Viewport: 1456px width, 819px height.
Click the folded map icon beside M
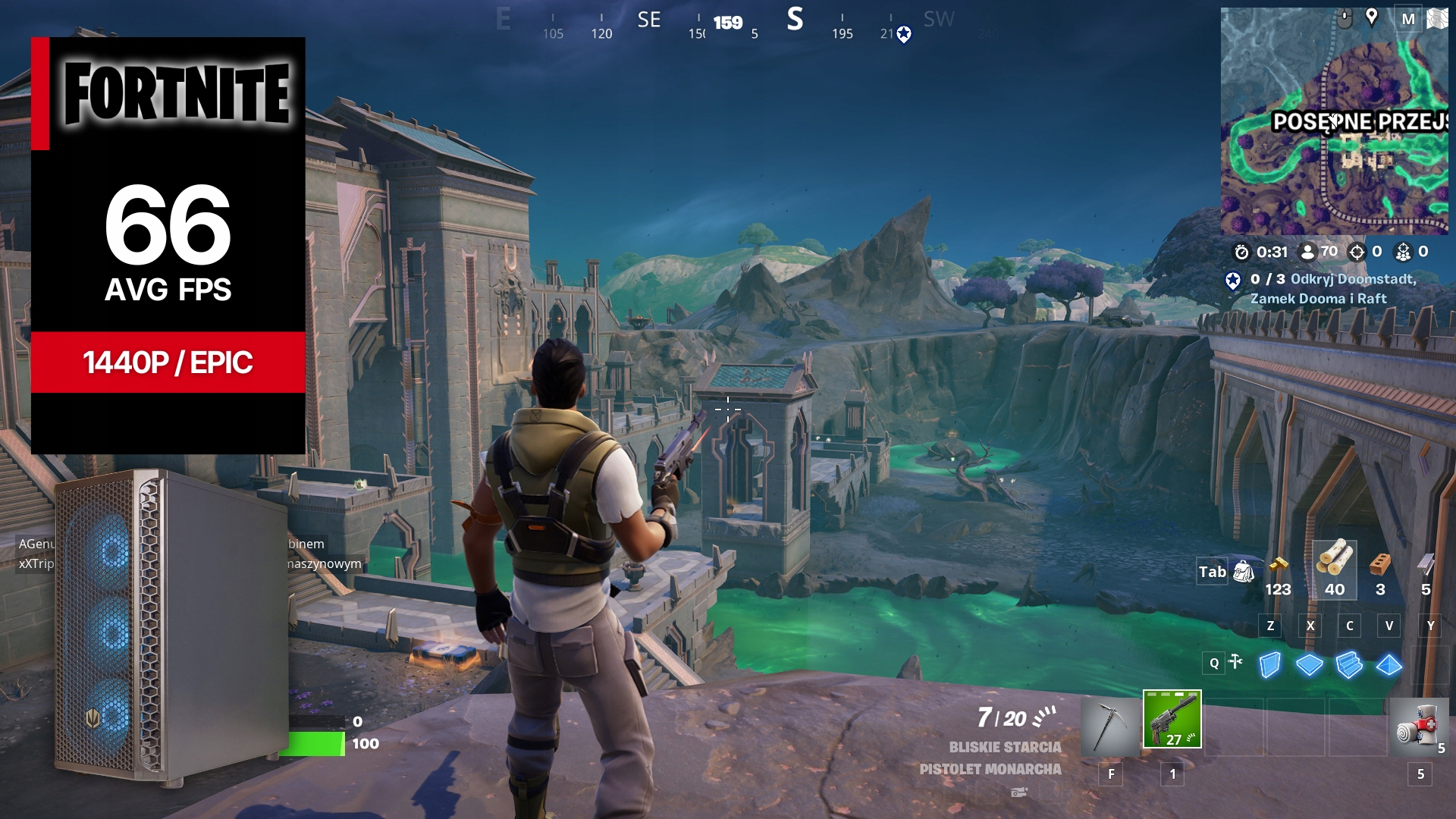click(1437, 19)
